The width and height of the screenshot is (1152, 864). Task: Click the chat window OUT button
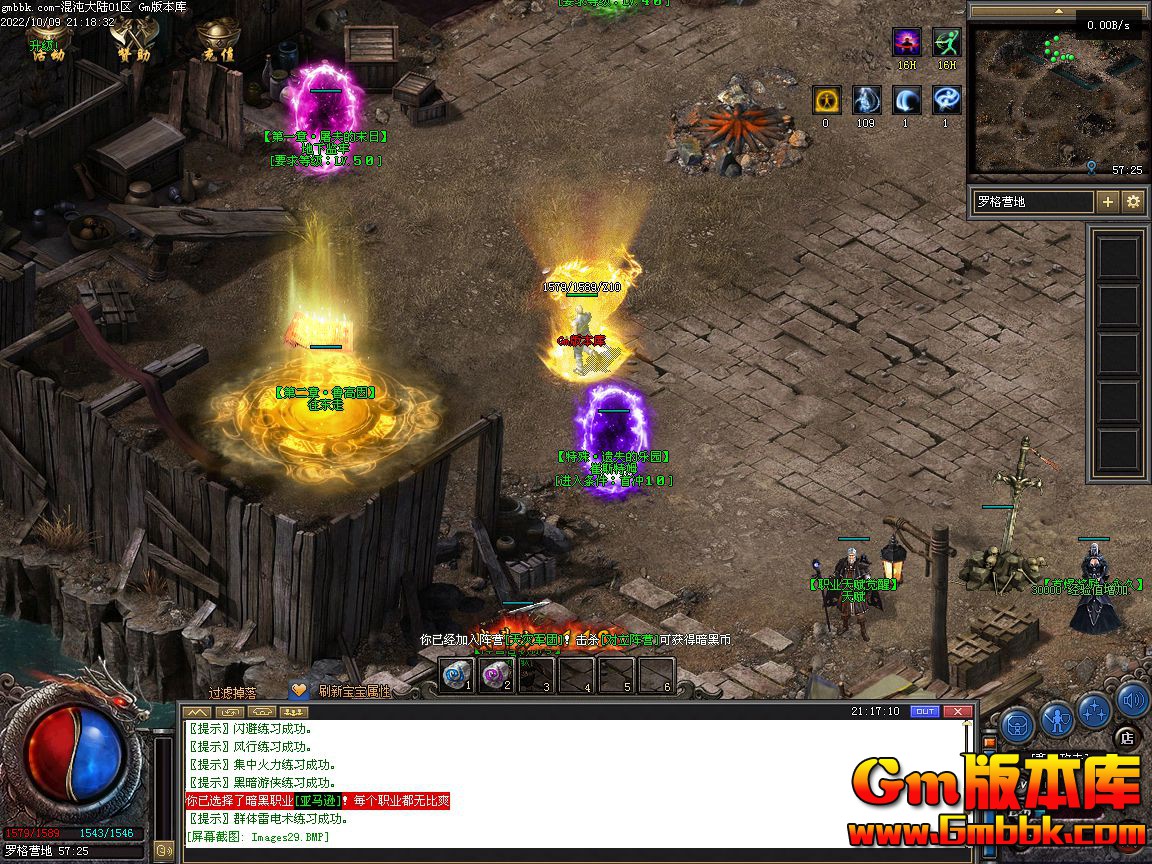[x=925, y=711]
